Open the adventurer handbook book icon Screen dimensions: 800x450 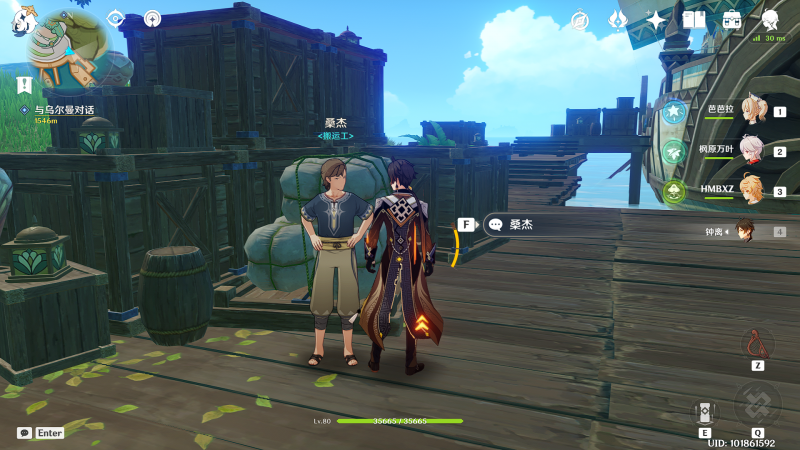click(694, 20)
